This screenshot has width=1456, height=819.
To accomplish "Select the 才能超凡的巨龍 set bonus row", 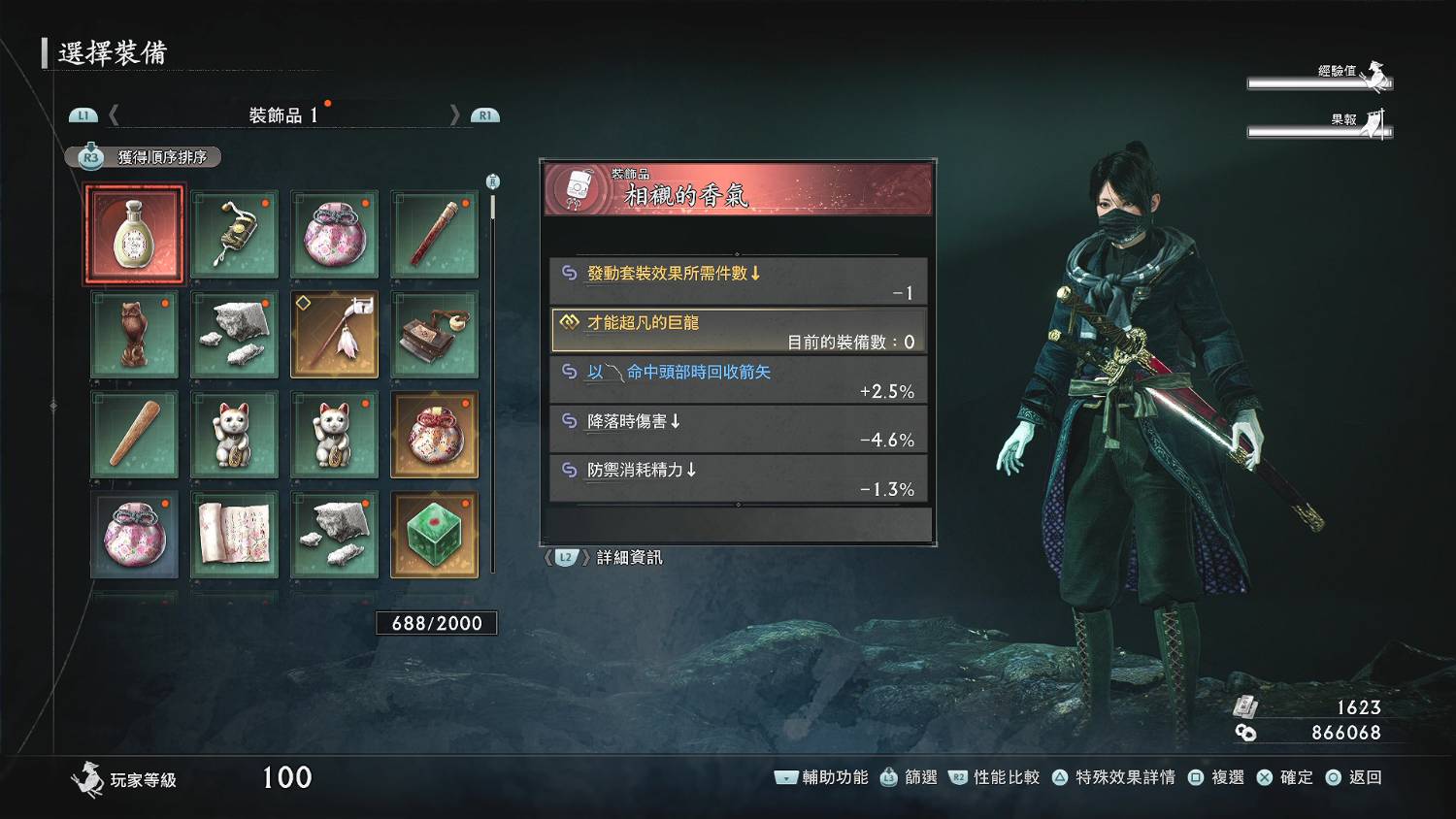I will 739,331.
